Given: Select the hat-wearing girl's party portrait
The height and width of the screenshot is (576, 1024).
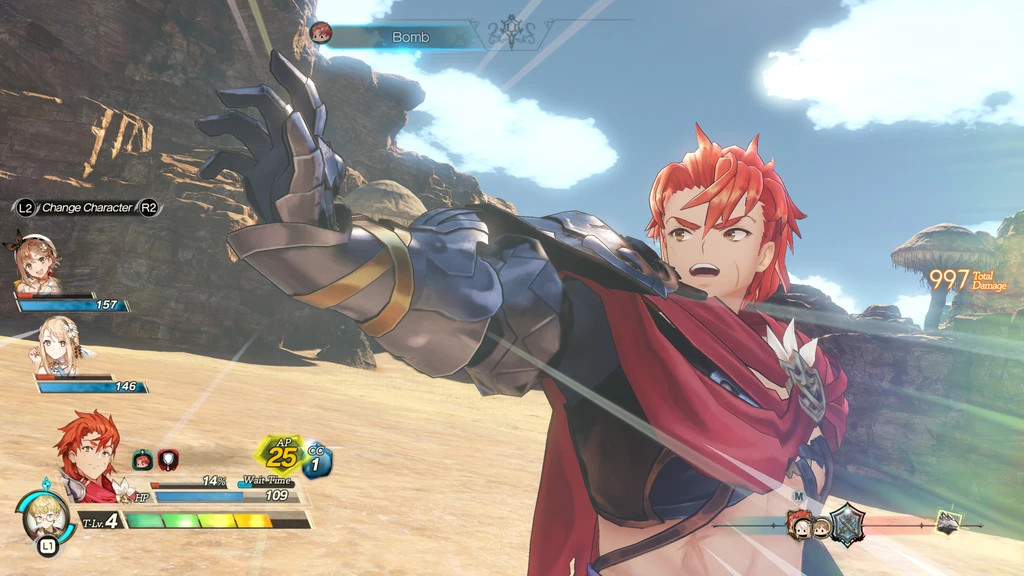Looking at the screenshot, I should point(37,263).
